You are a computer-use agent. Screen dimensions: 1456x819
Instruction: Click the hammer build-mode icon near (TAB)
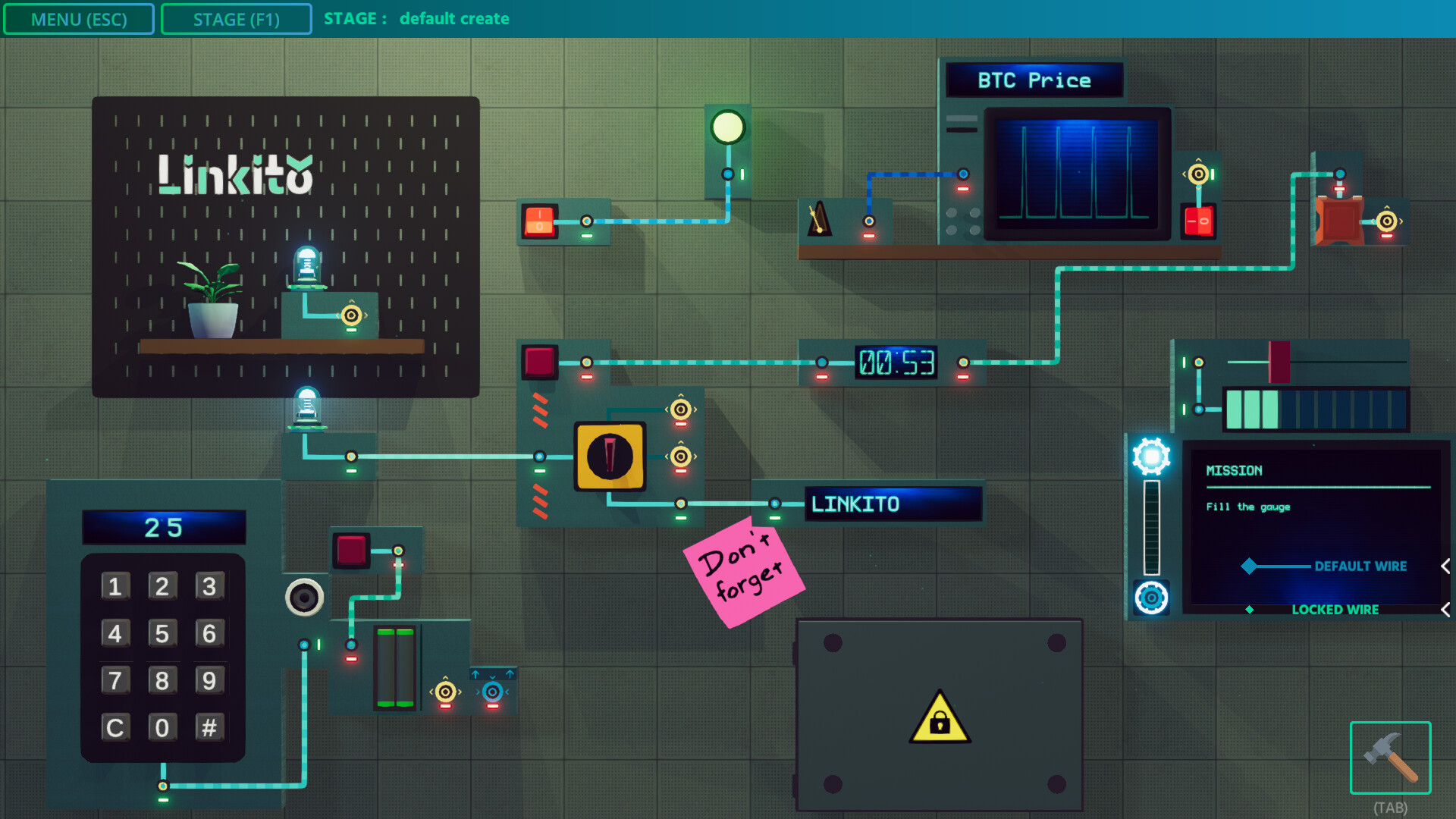coord(1392,758)
